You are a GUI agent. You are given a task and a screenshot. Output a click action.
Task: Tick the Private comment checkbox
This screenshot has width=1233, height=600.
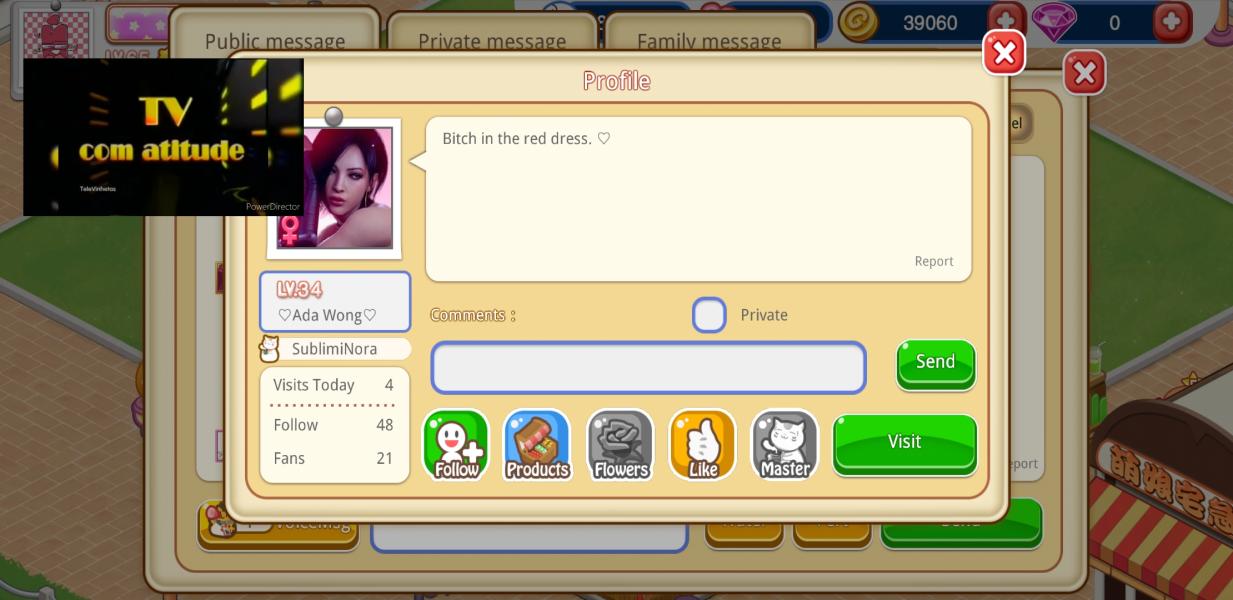709,315
